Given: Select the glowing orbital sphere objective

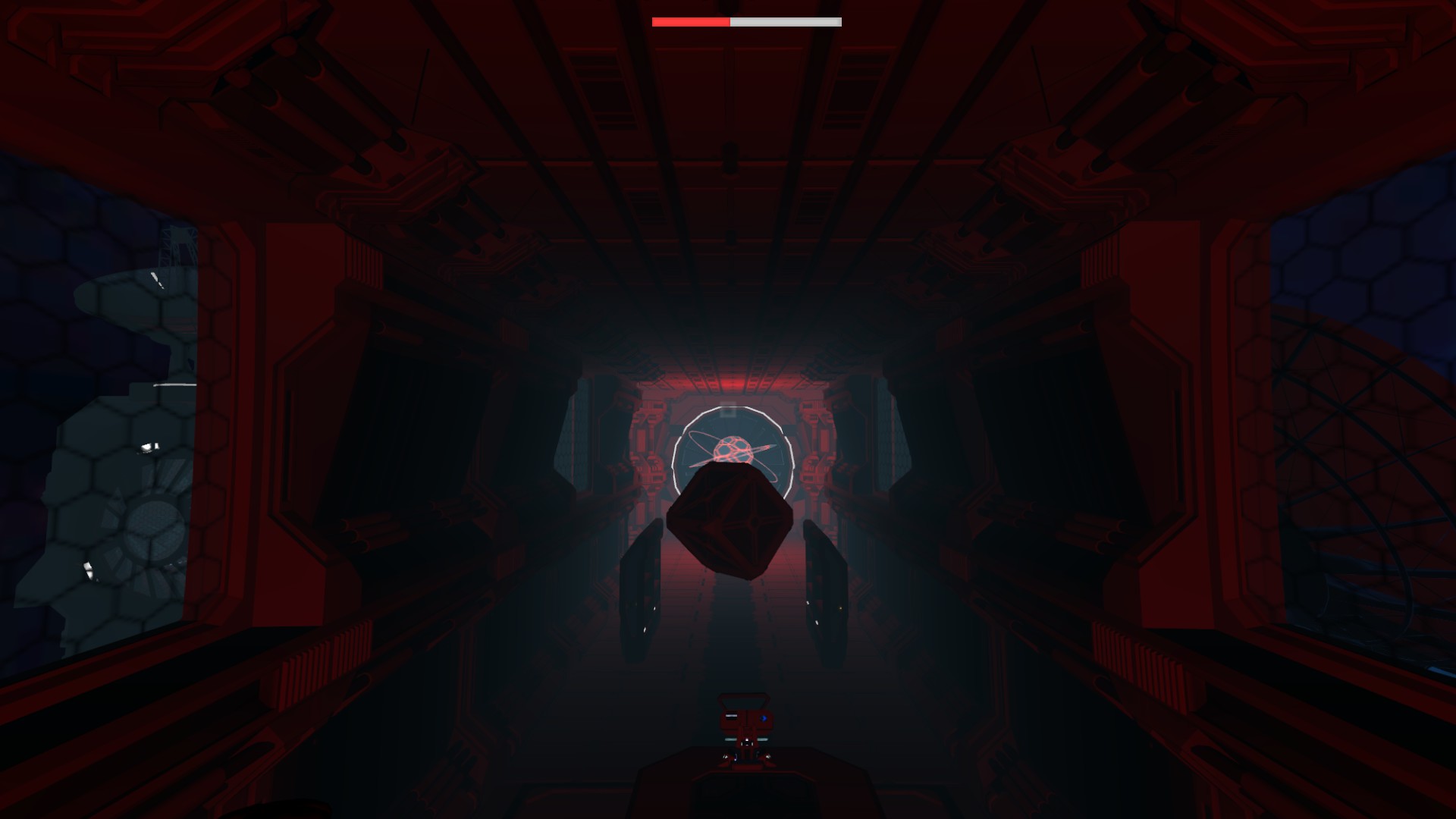Looking at the screenshot, I should [733, 448].
